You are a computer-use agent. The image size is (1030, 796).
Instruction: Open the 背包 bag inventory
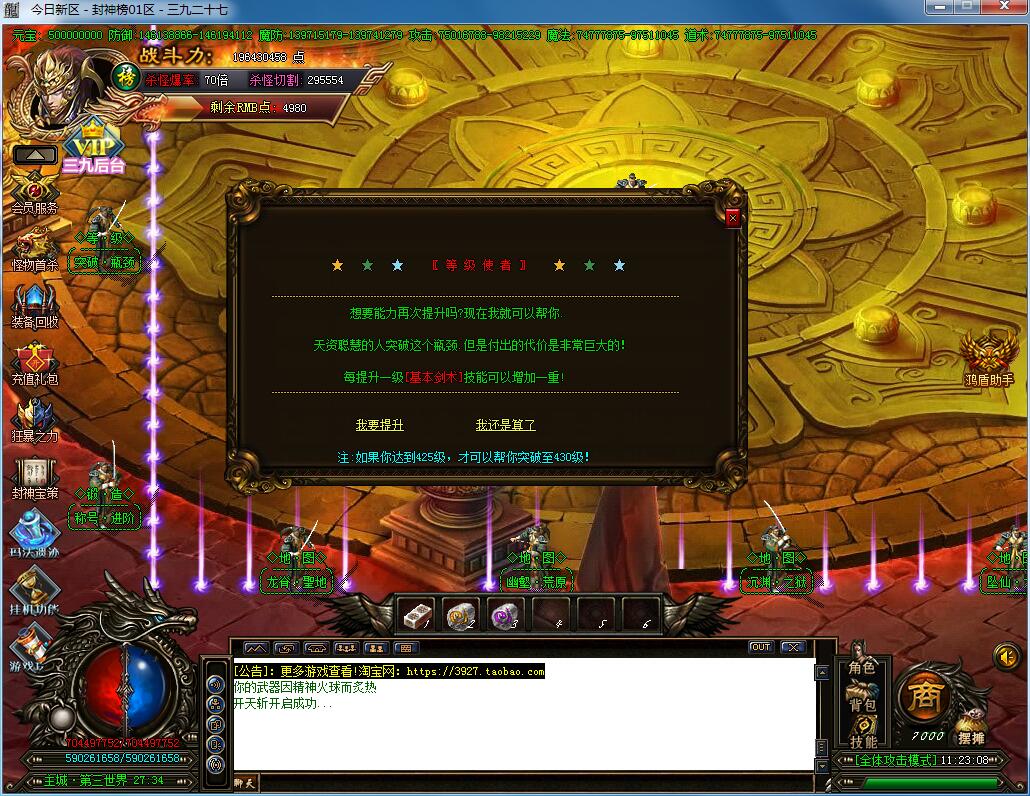tap(862, 705)
